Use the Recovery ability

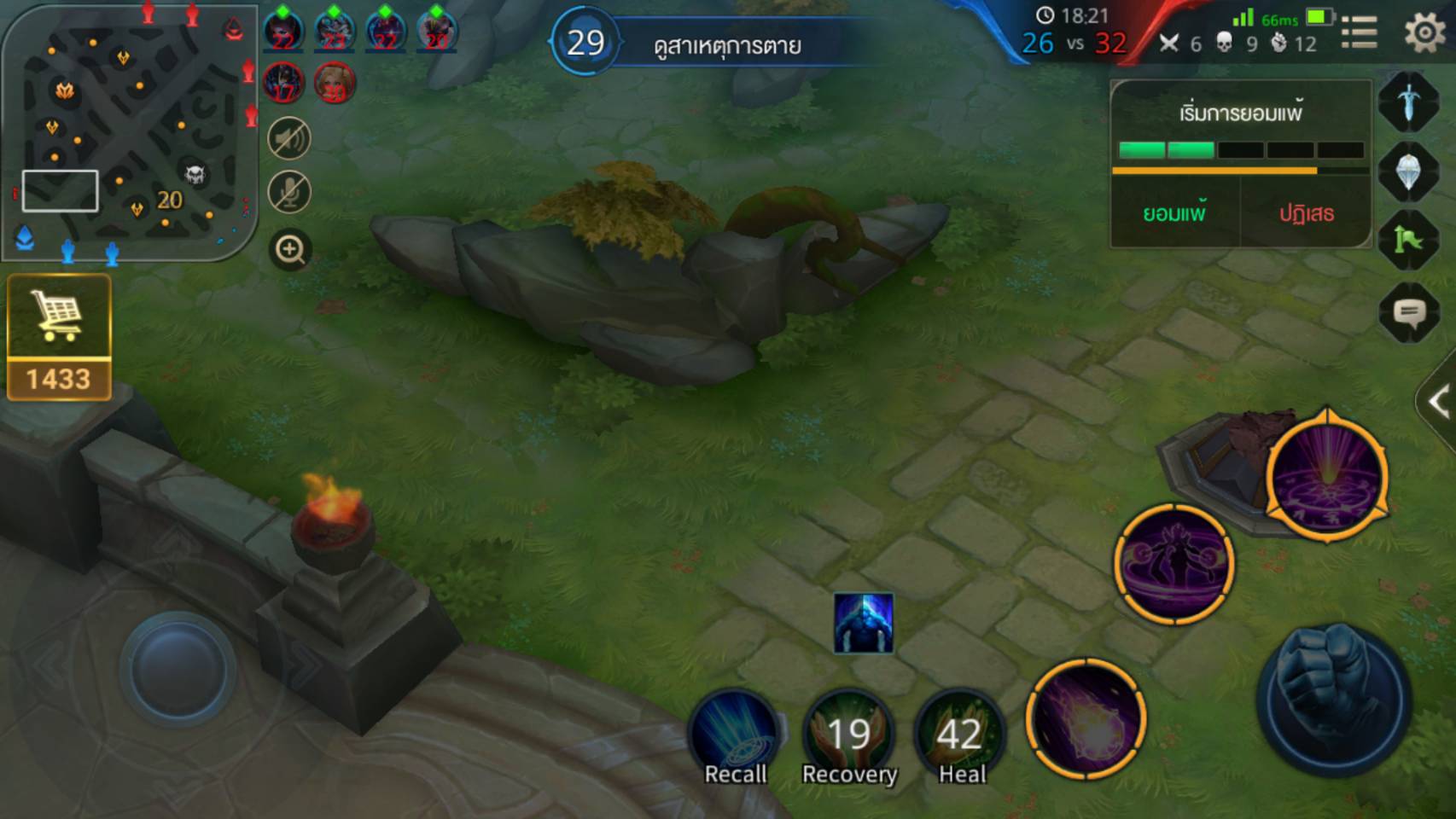pos(849,735)
